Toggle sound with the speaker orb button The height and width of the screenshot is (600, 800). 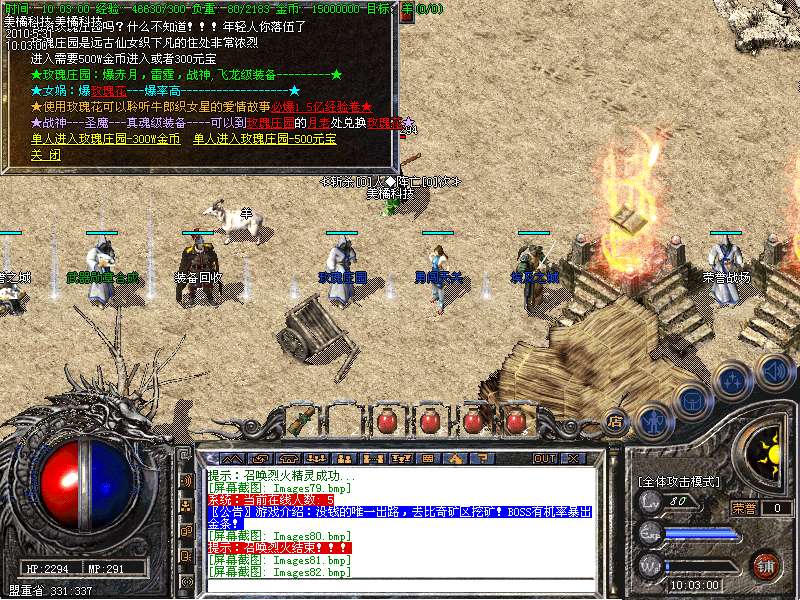tap(775, 371)
